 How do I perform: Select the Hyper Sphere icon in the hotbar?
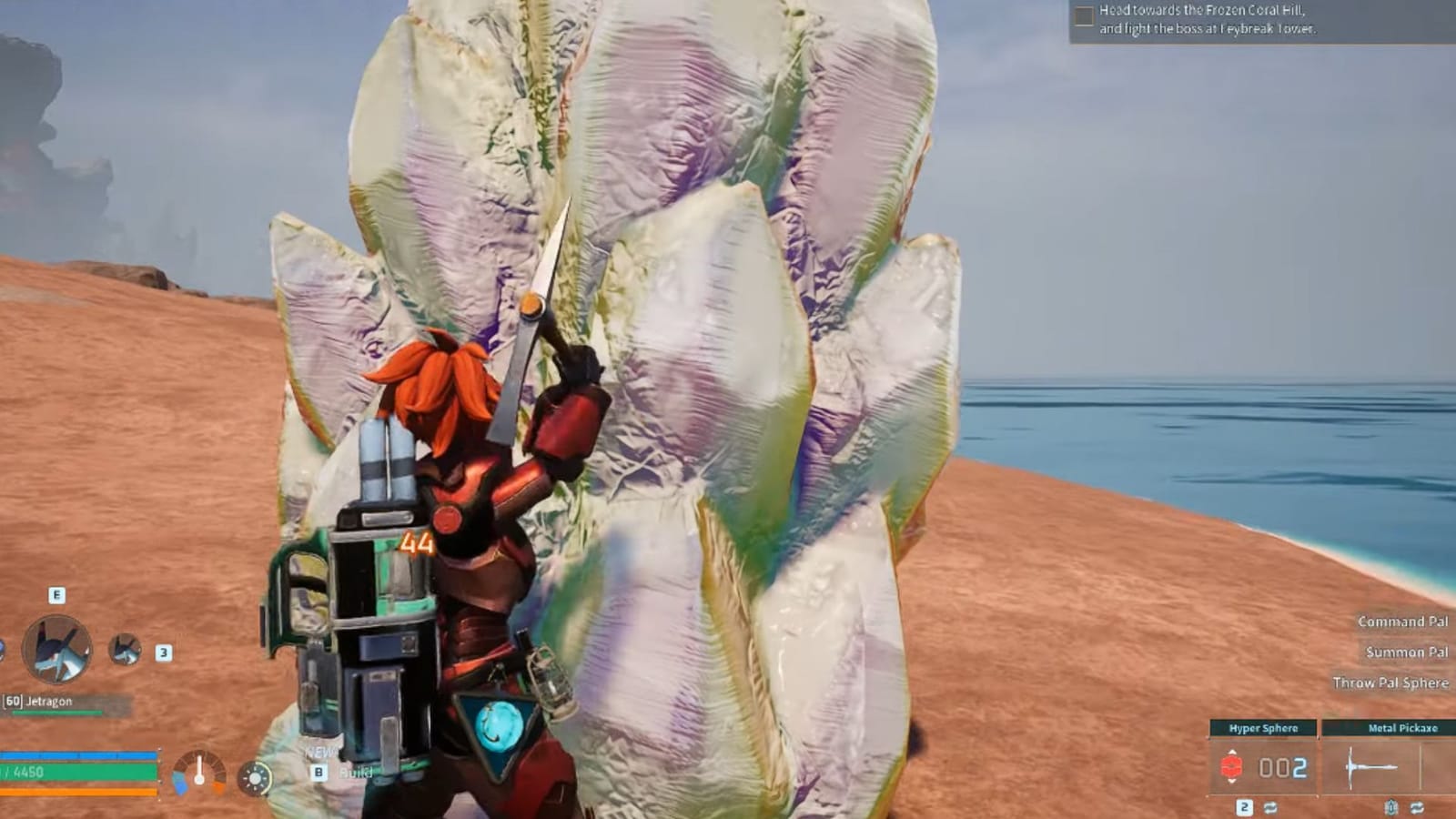[x=1232, y=765]
